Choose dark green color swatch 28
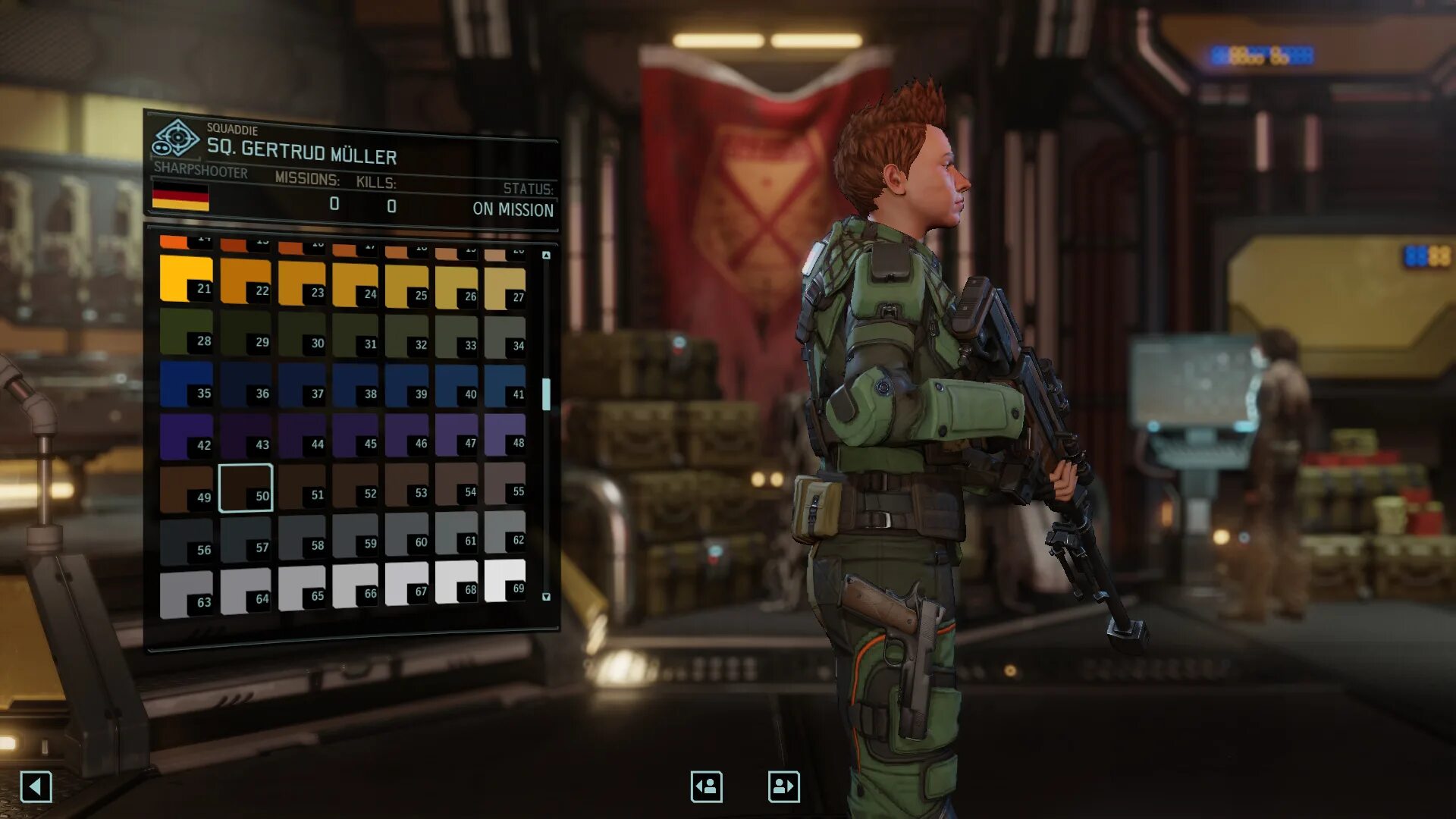Image resolution: width=1456 pixels, height=819 pixels. 186,331
